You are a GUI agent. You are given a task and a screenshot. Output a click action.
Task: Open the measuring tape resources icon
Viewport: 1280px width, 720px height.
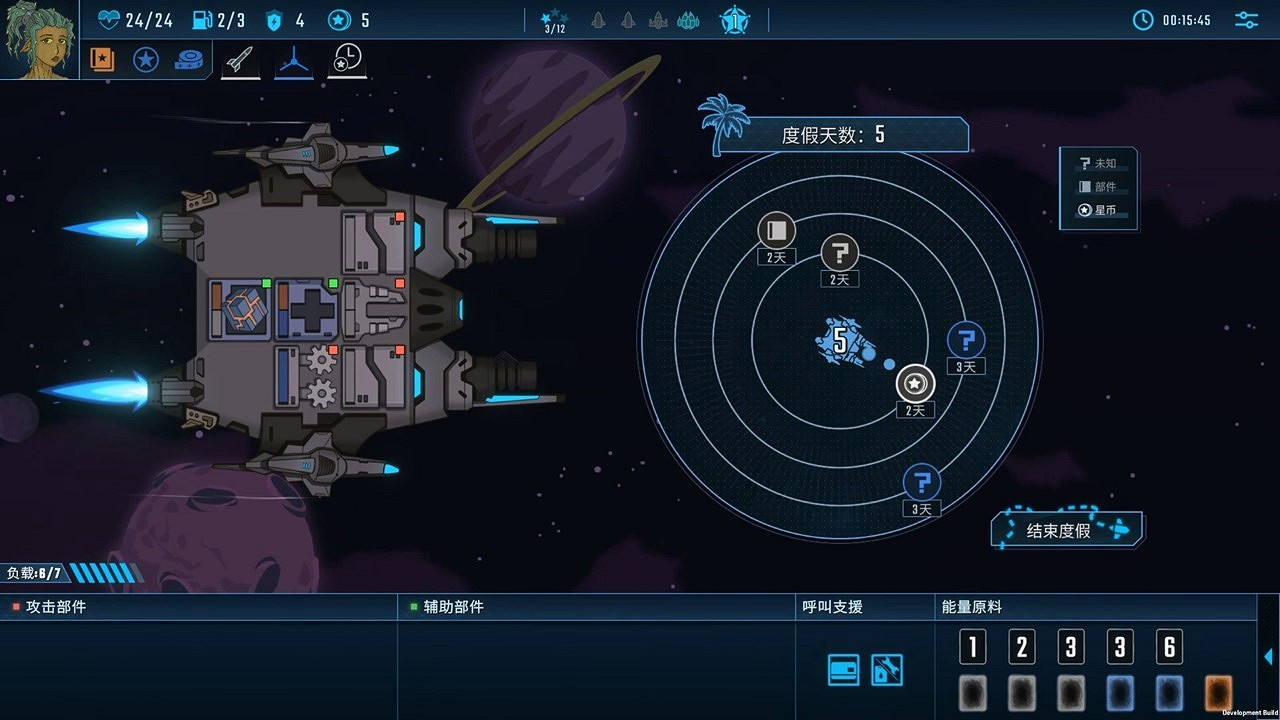point(192,58)
